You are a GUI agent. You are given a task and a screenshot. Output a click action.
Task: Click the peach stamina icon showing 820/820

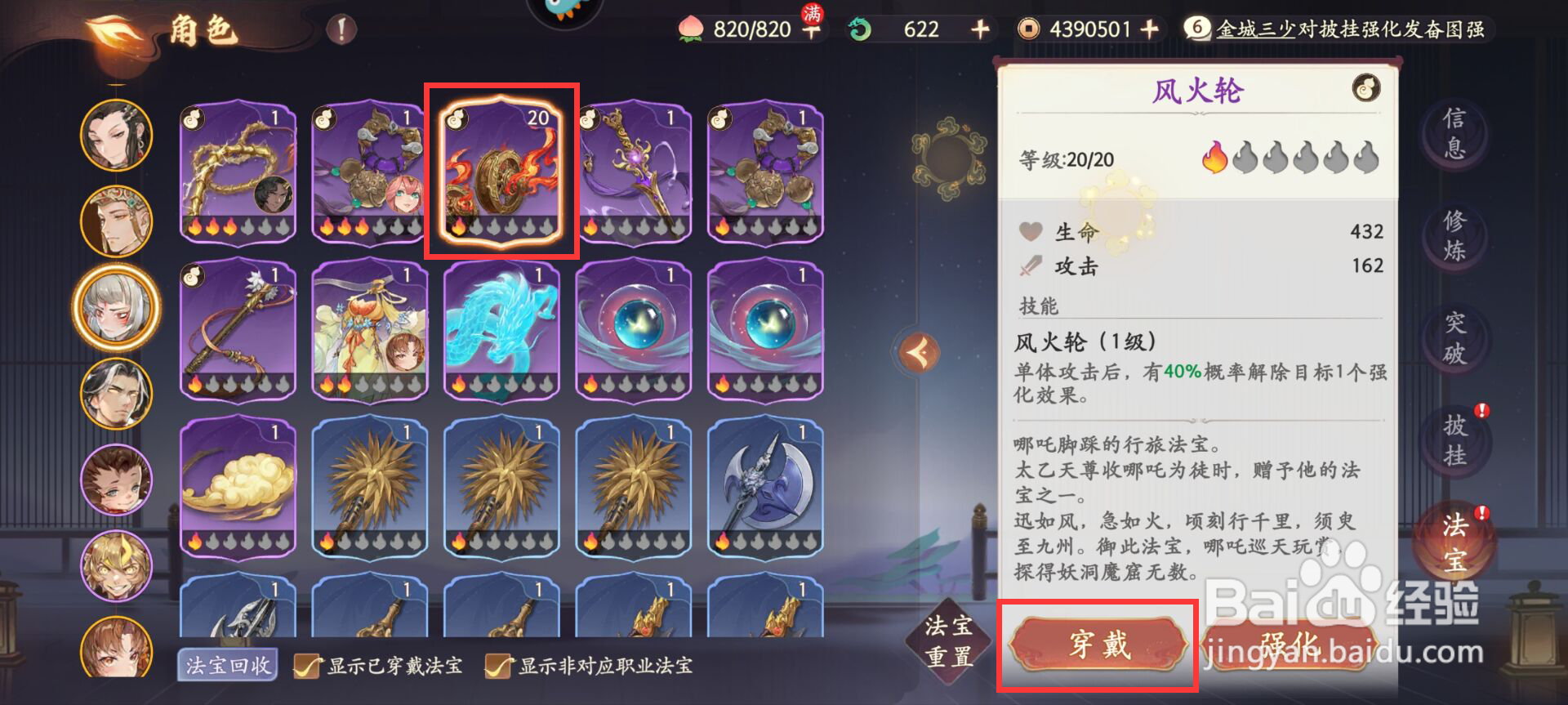coord(691,29)
